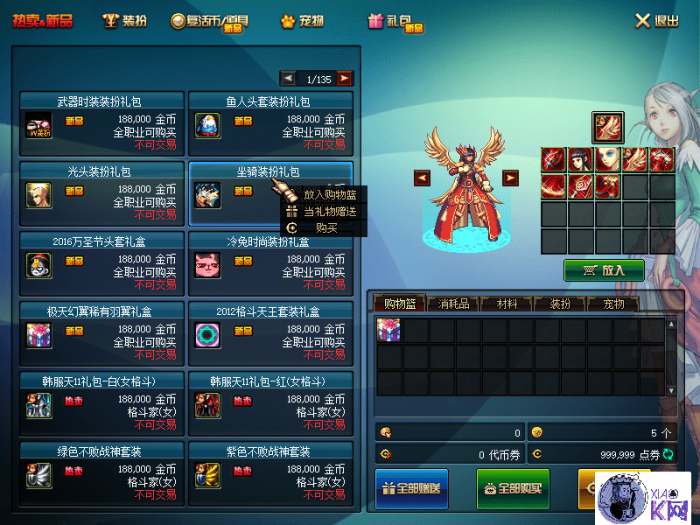Choose 购买 in the context menu
Screen dimensions: 700x525
[326, 228]
